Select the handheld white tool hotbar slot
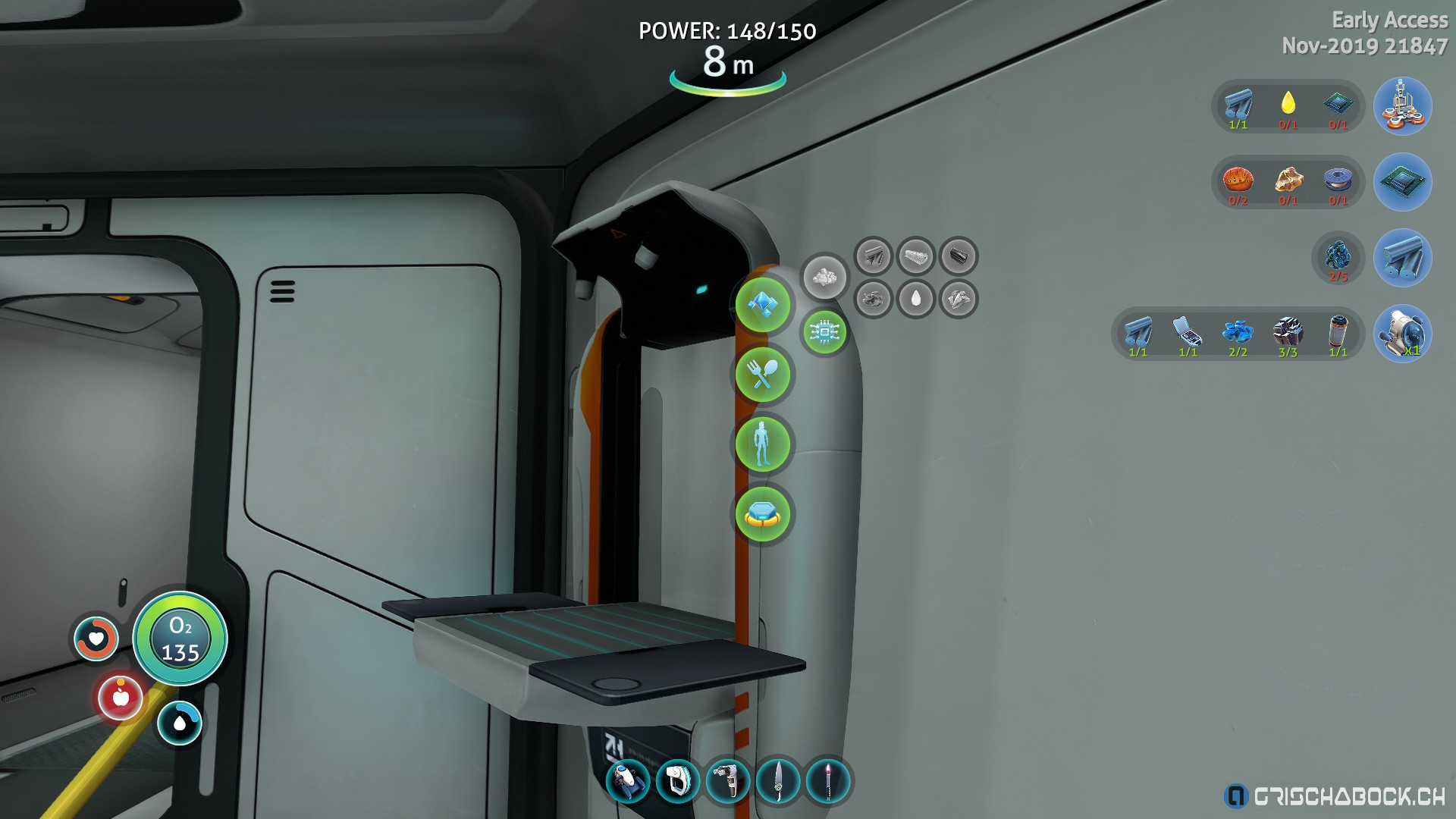The image size is (1456, 819). [678, 781]
